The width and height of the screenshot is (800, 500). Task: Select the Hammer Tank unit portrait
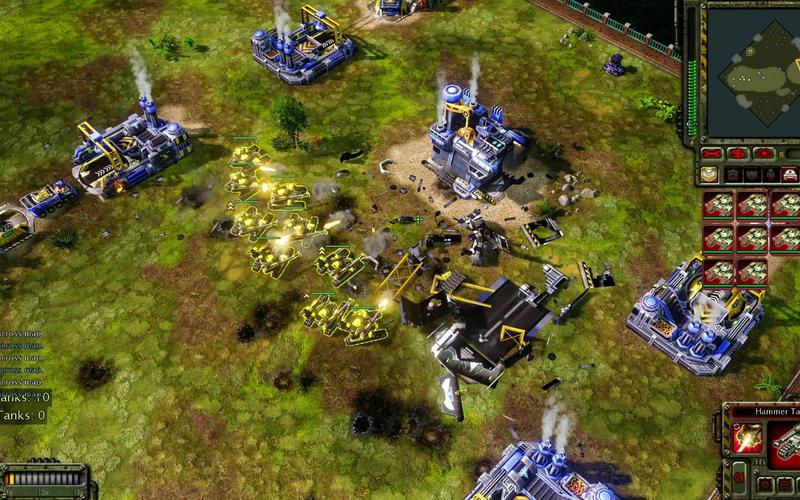tap(786, 440)
